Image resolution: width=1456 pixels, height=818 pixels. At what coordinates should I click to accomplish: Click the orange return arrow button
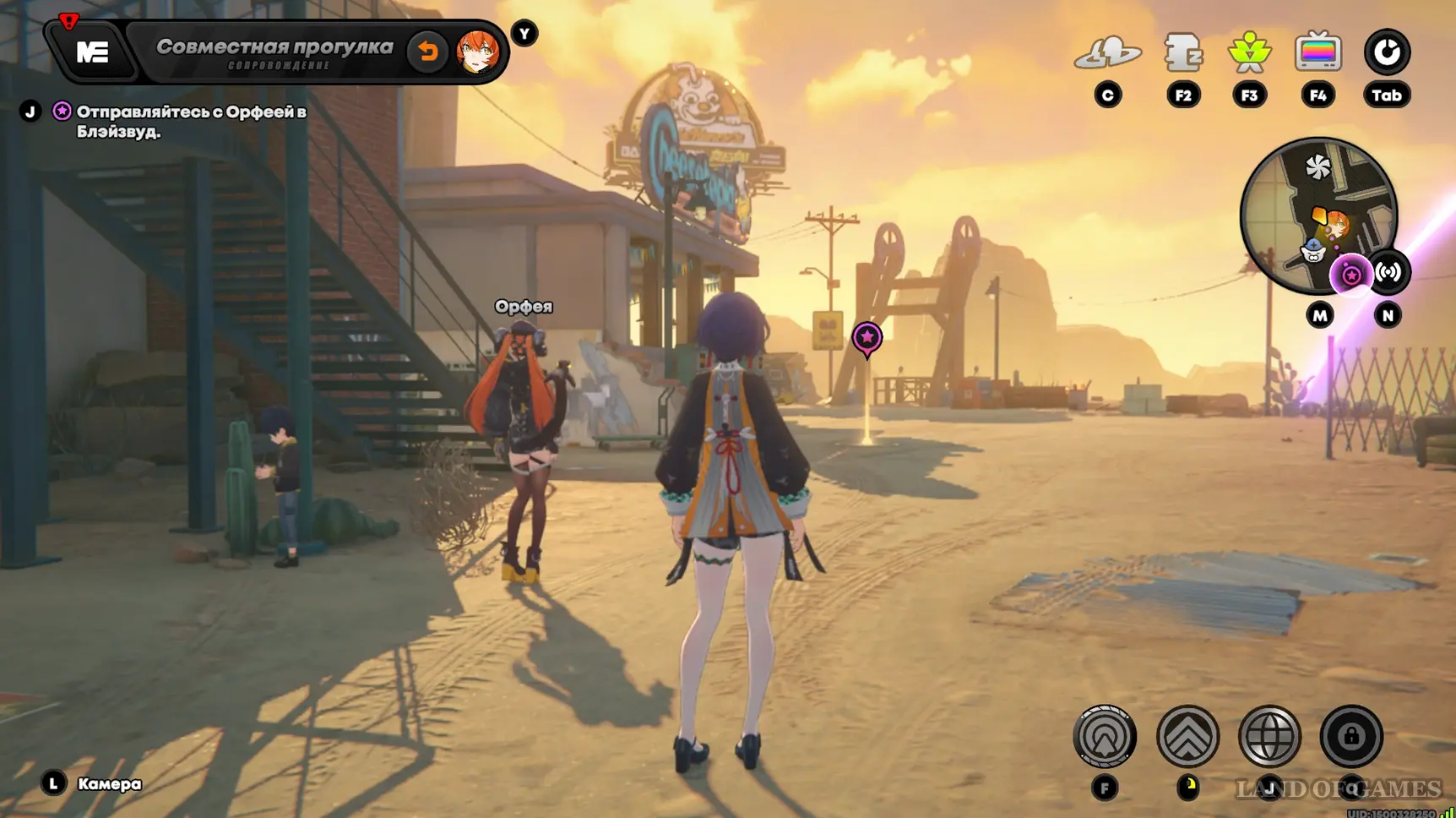tap(428, 52)
